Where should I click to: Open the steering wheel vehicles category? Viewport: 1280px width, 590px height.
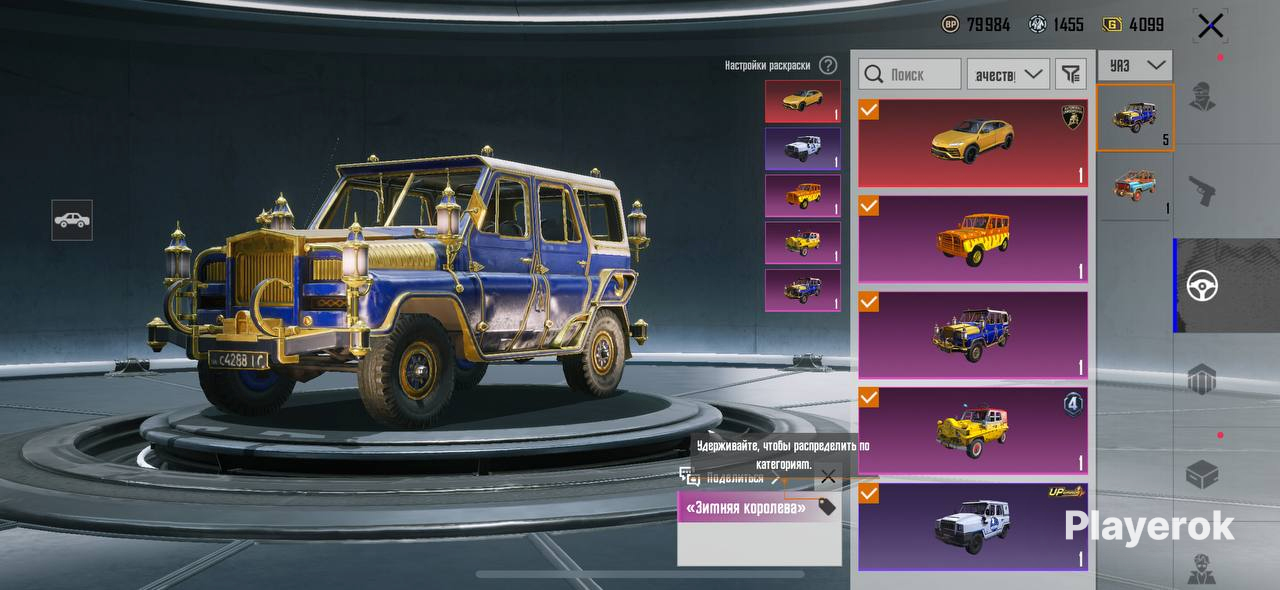1201,286
